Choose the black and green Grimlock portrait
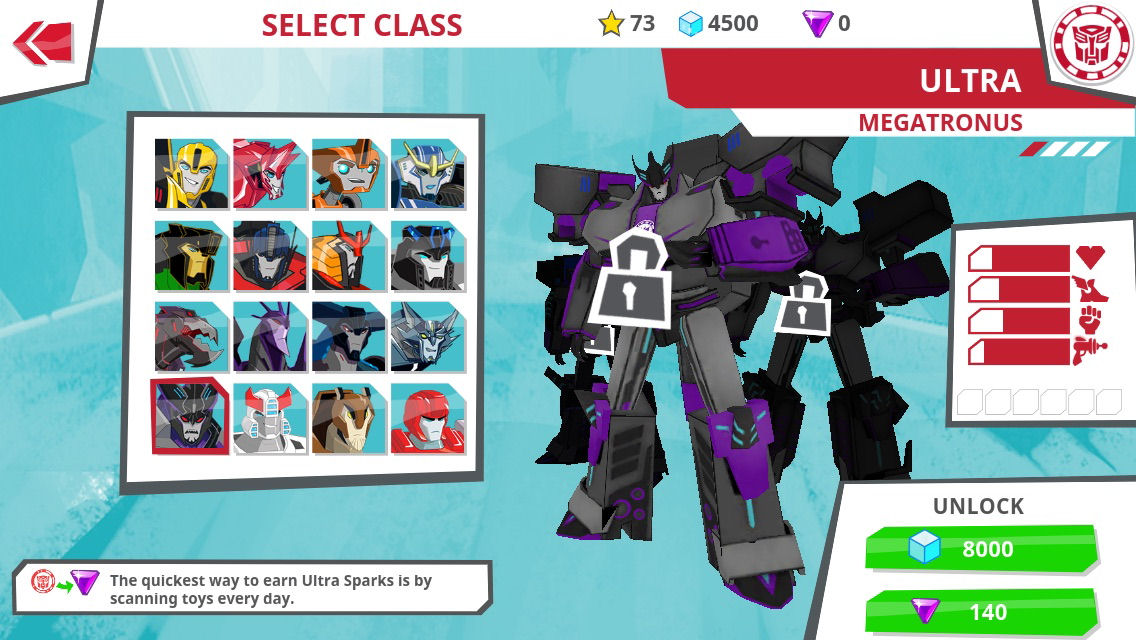The image size is (1136, 640). click(x=191, y=256)
